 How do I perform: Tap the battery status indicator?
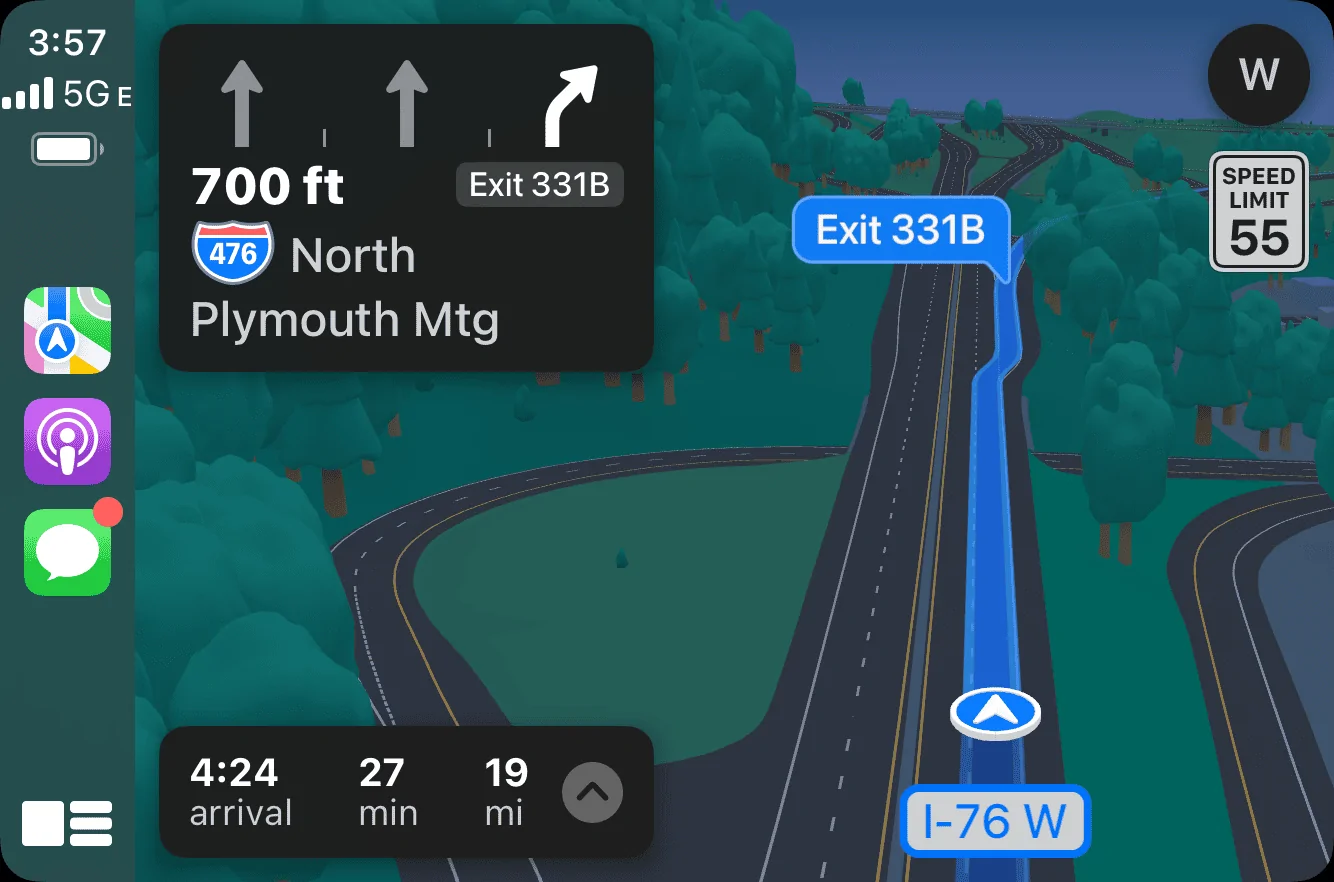pyautogui.click(x=62, y=148)
